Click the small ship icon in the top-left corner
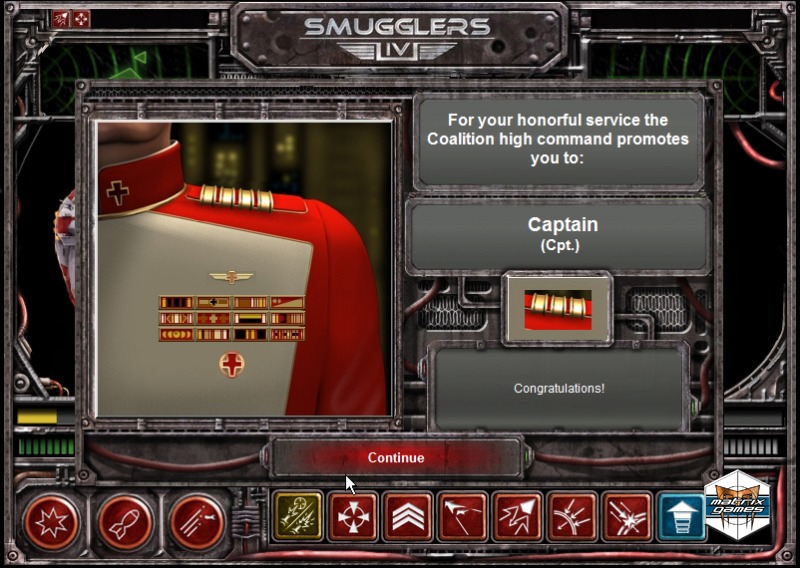Image resolution: width=800 pixels, height=568 pixels. coord(62,18)
